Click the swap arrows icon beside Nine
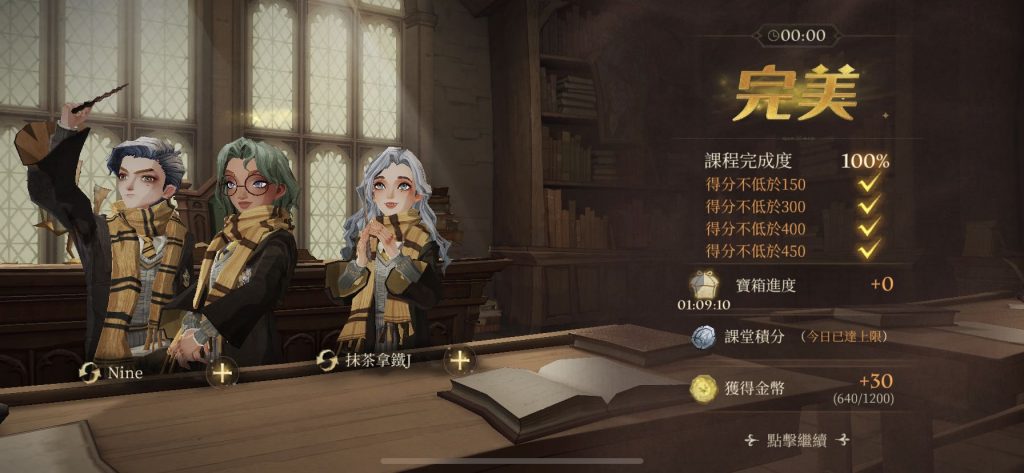This screenshot has width=1024, height=473. click(90, 373)
